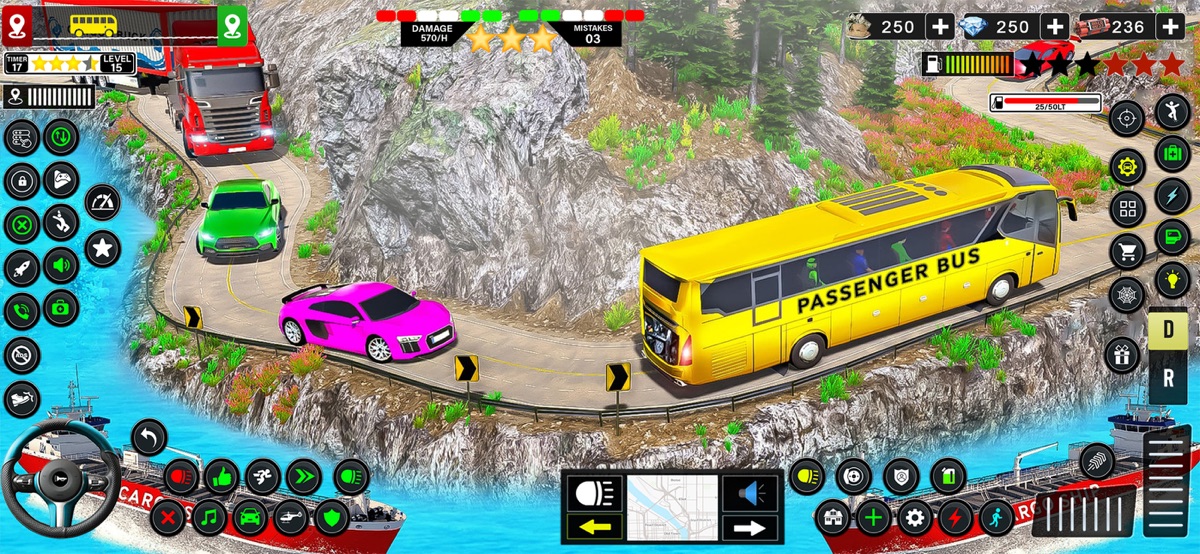
Task: Tap the back arrow button
Action: coord(149,437)
